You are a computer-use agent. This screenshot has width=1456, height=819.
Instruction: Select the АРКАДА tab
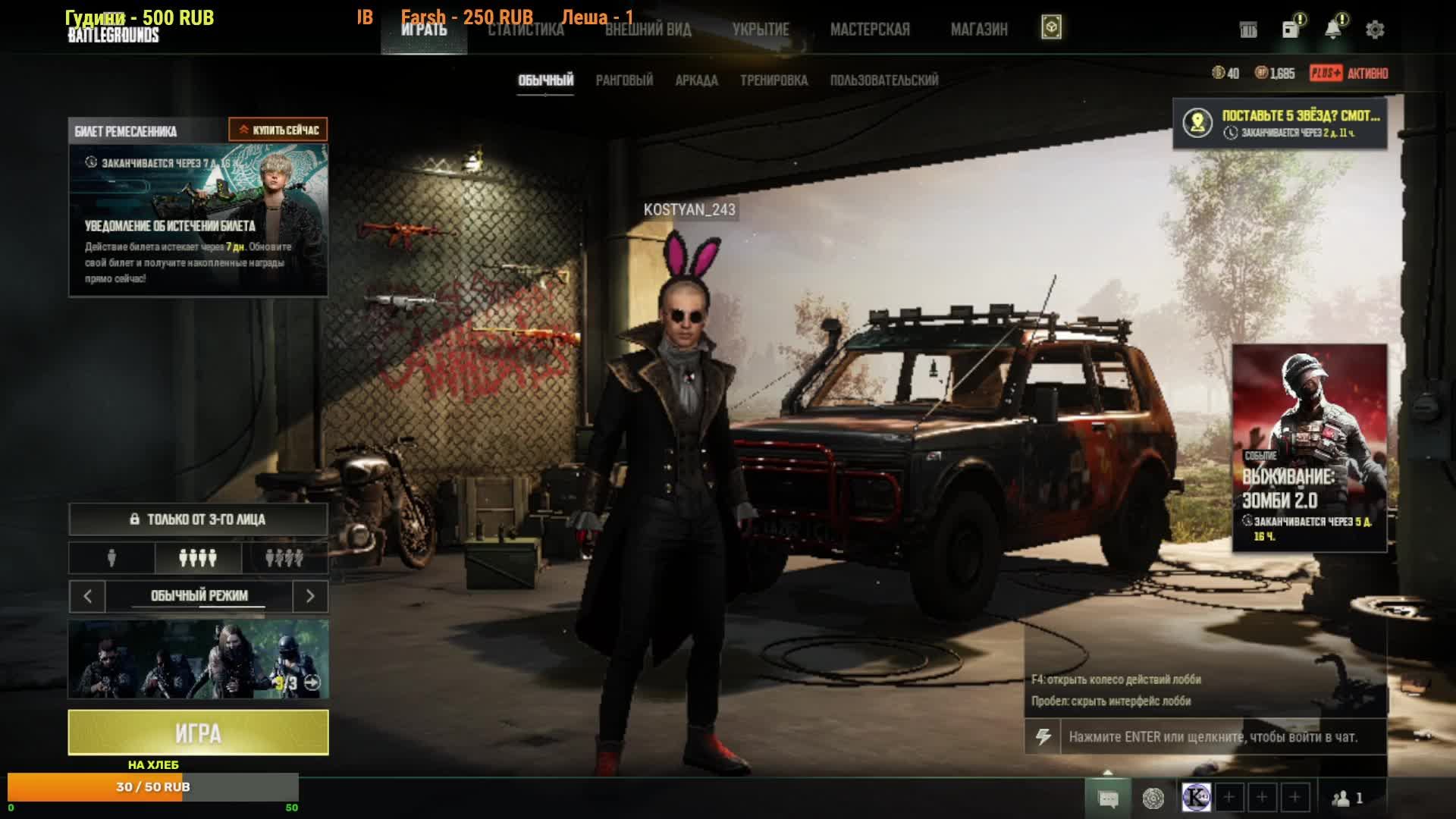[x=696, y=80]
